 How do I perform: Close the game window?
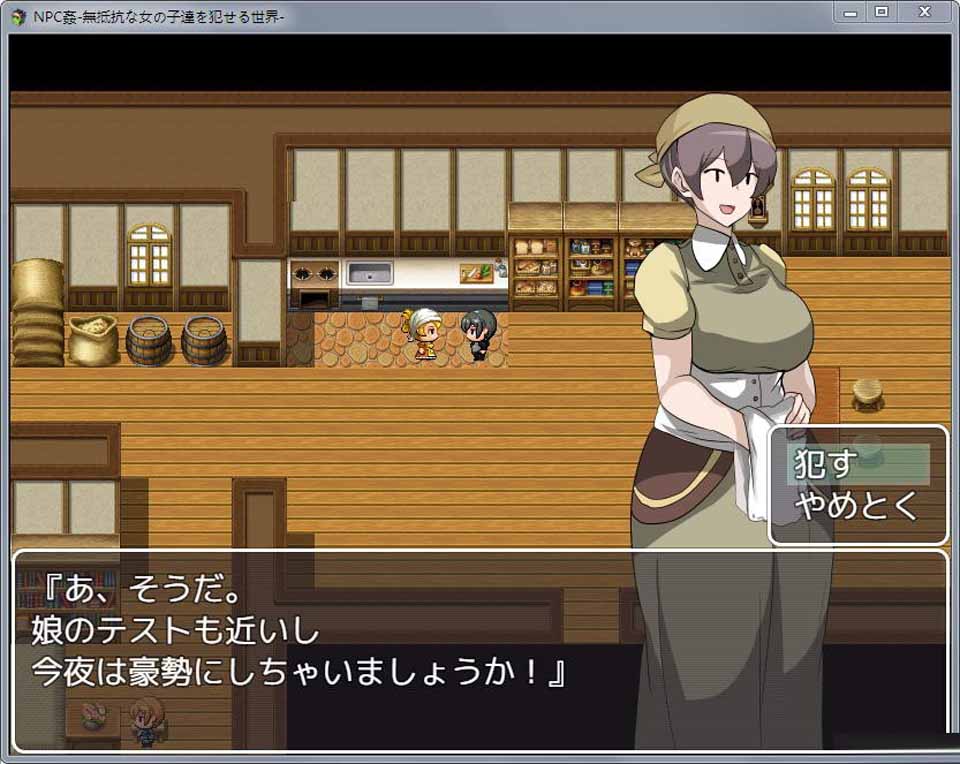(x=926, y=12)
